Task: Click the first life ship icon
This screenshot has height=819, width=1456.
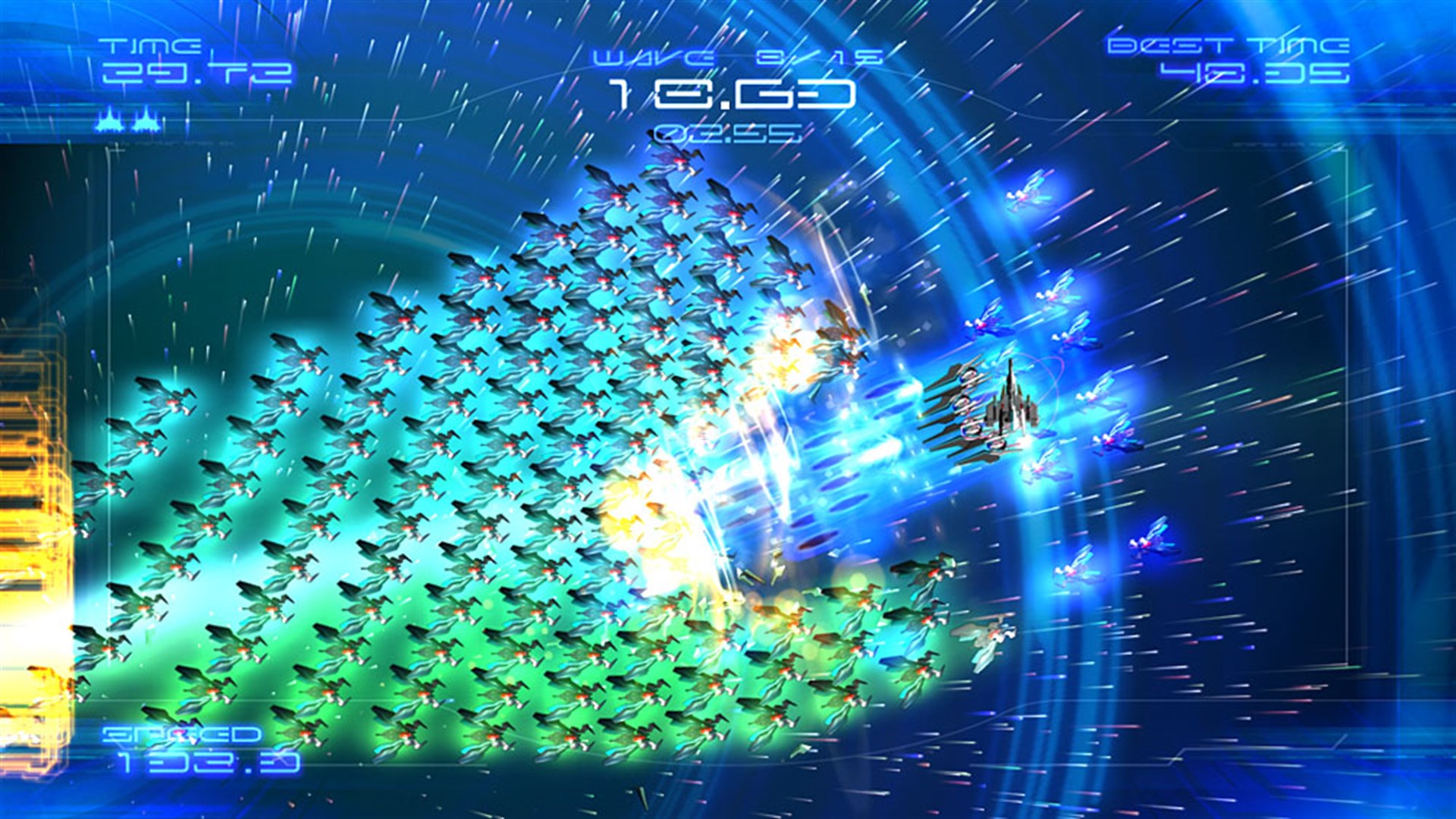Action: 108,120
